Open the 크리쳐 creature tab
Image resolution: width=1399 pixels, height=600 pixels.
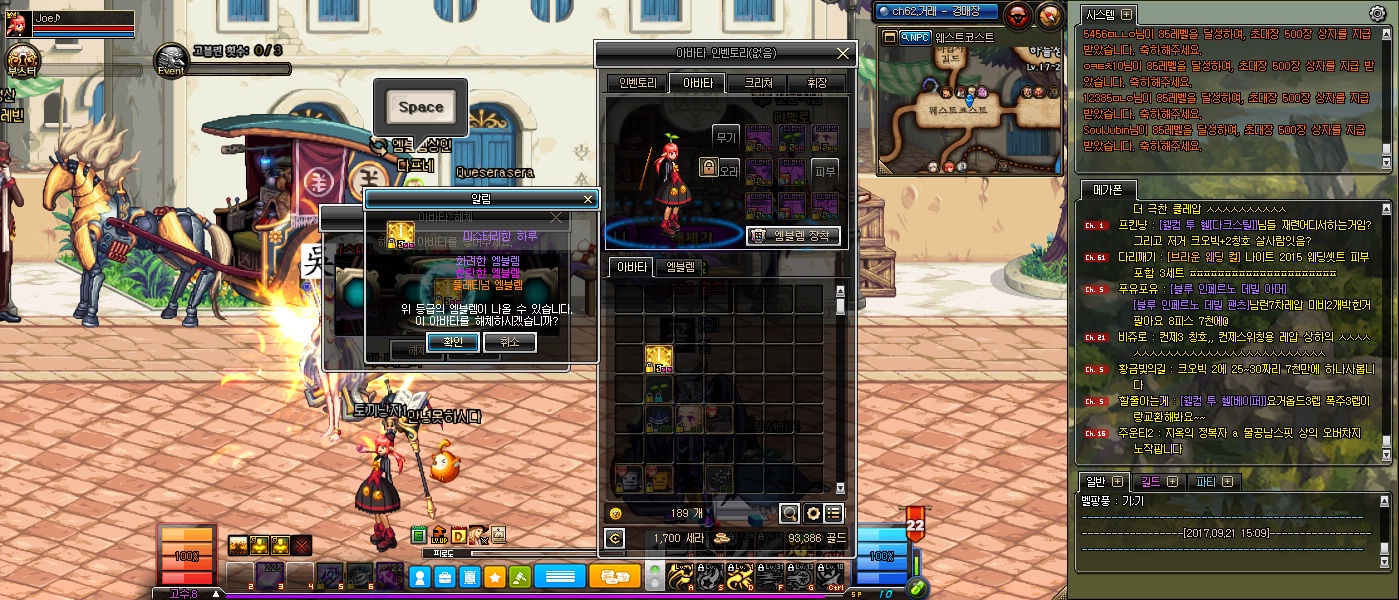point(756,83)
